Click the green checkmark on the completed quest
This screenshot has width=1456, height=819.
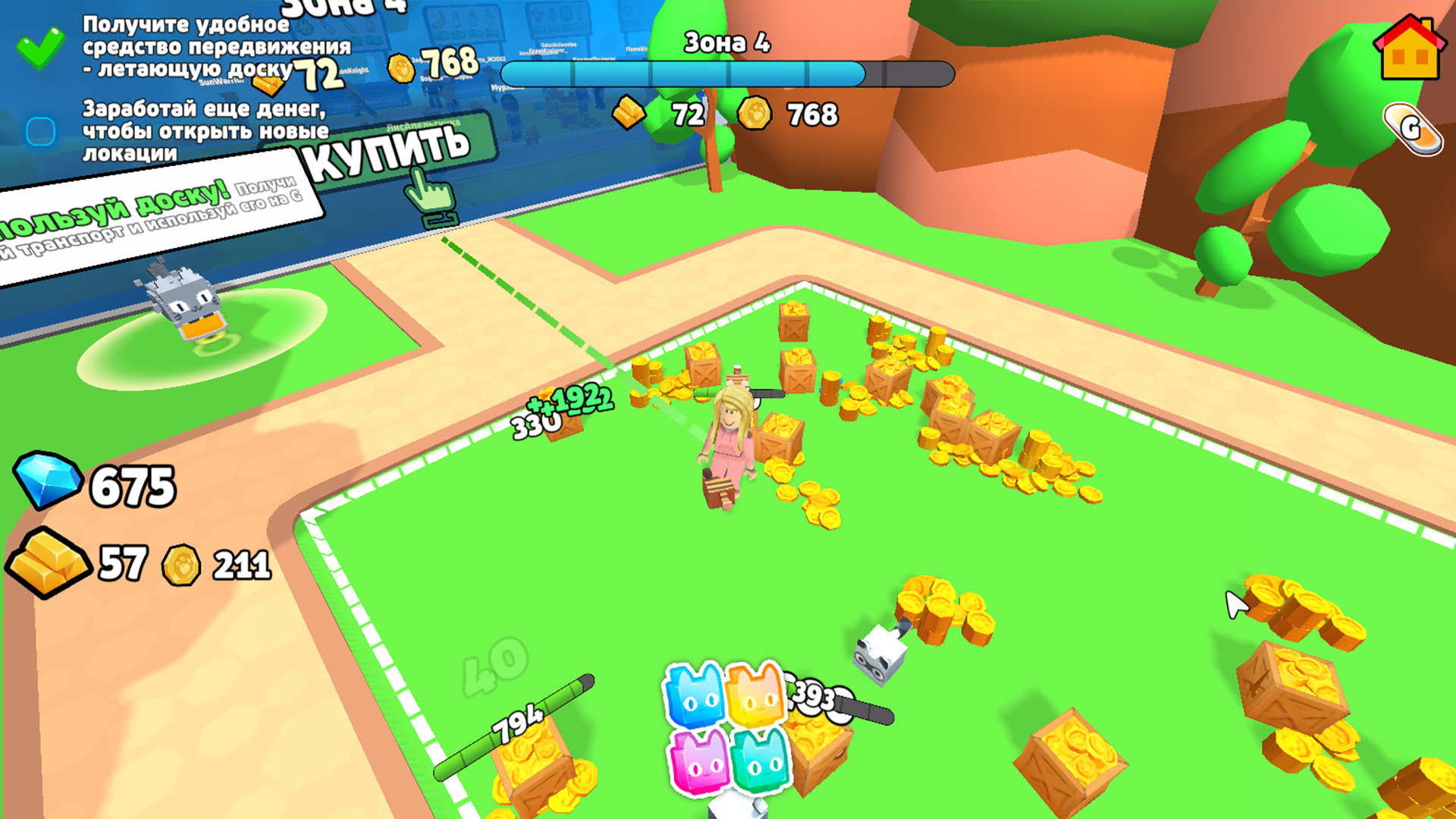coord(40,48)
